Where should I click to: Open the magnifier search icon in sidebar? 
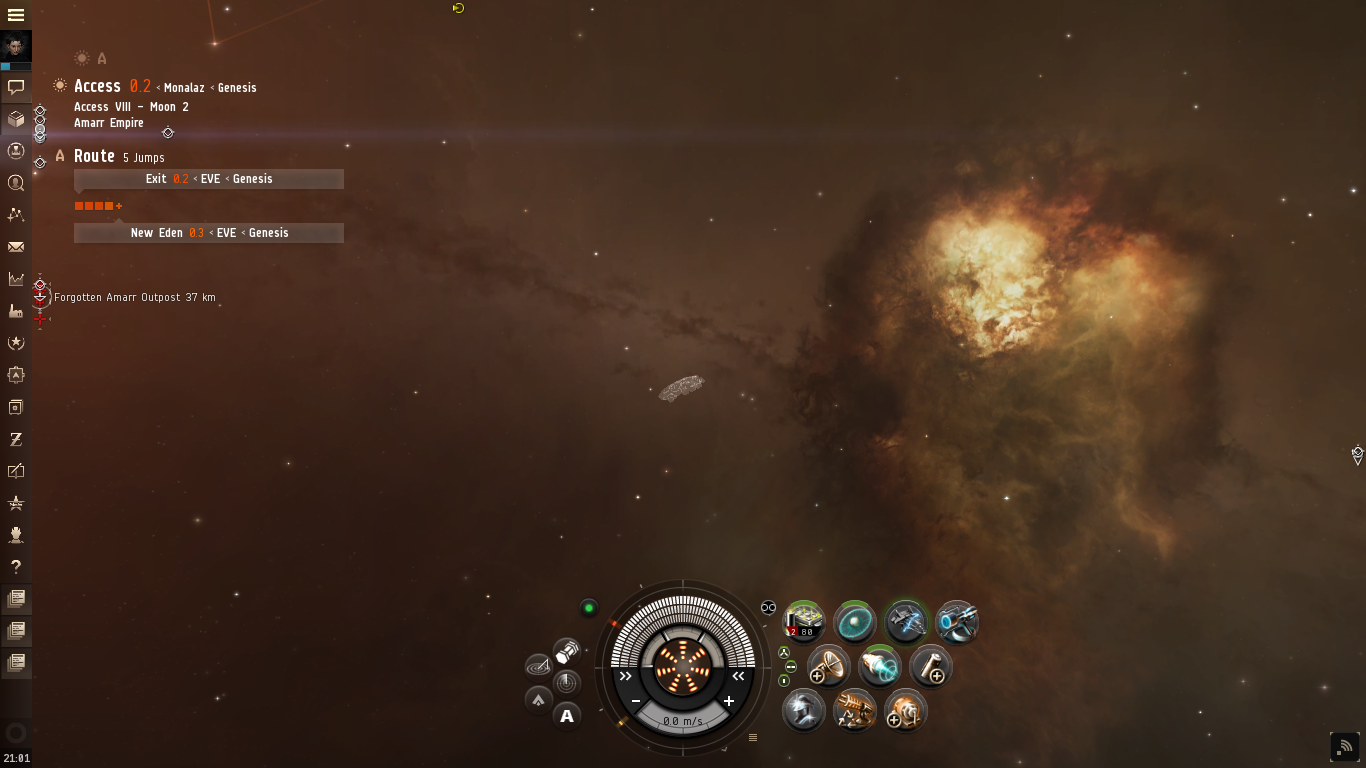click(x=16, y=183)
